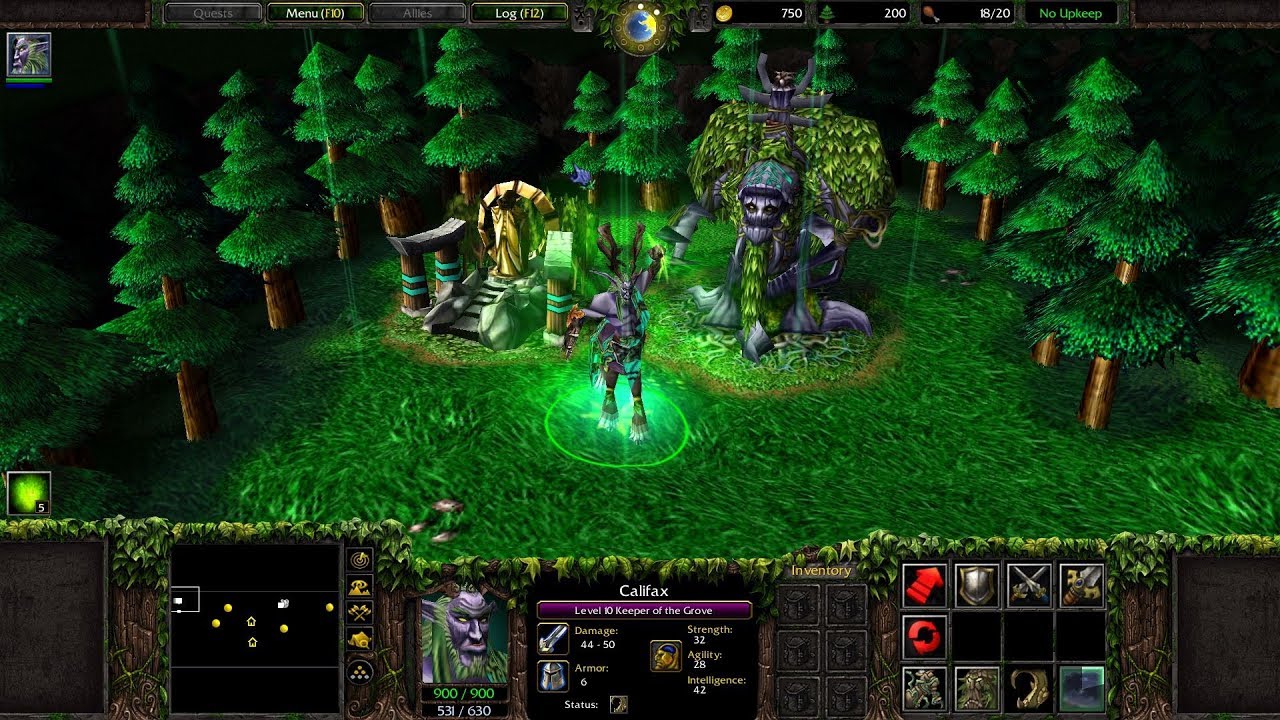This screenshot has width=1280, height=720.
Task: Open the Allies menu
Action: coord(417,14)
